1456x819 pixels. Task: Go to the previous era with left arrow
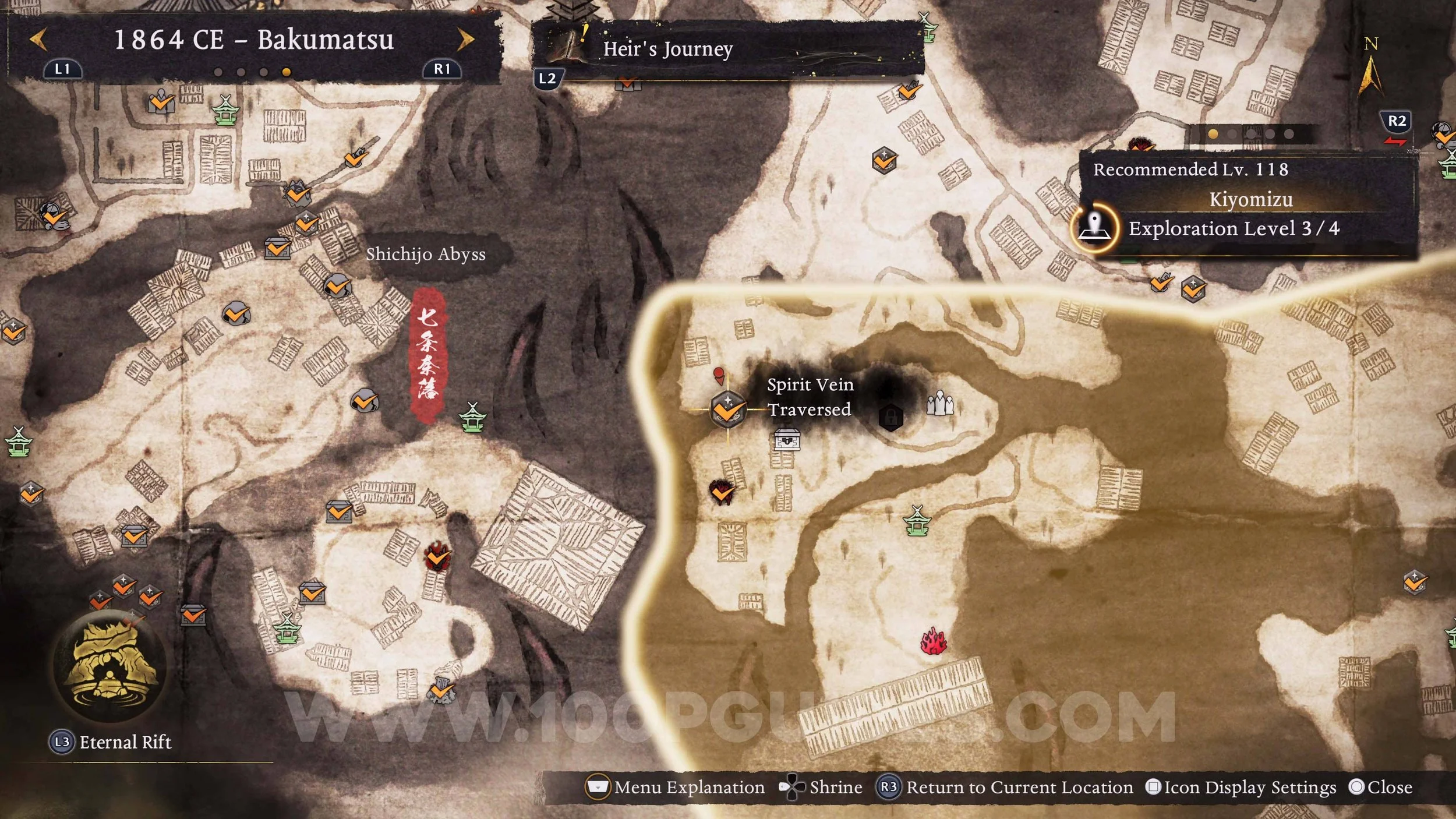click(38, 40)
